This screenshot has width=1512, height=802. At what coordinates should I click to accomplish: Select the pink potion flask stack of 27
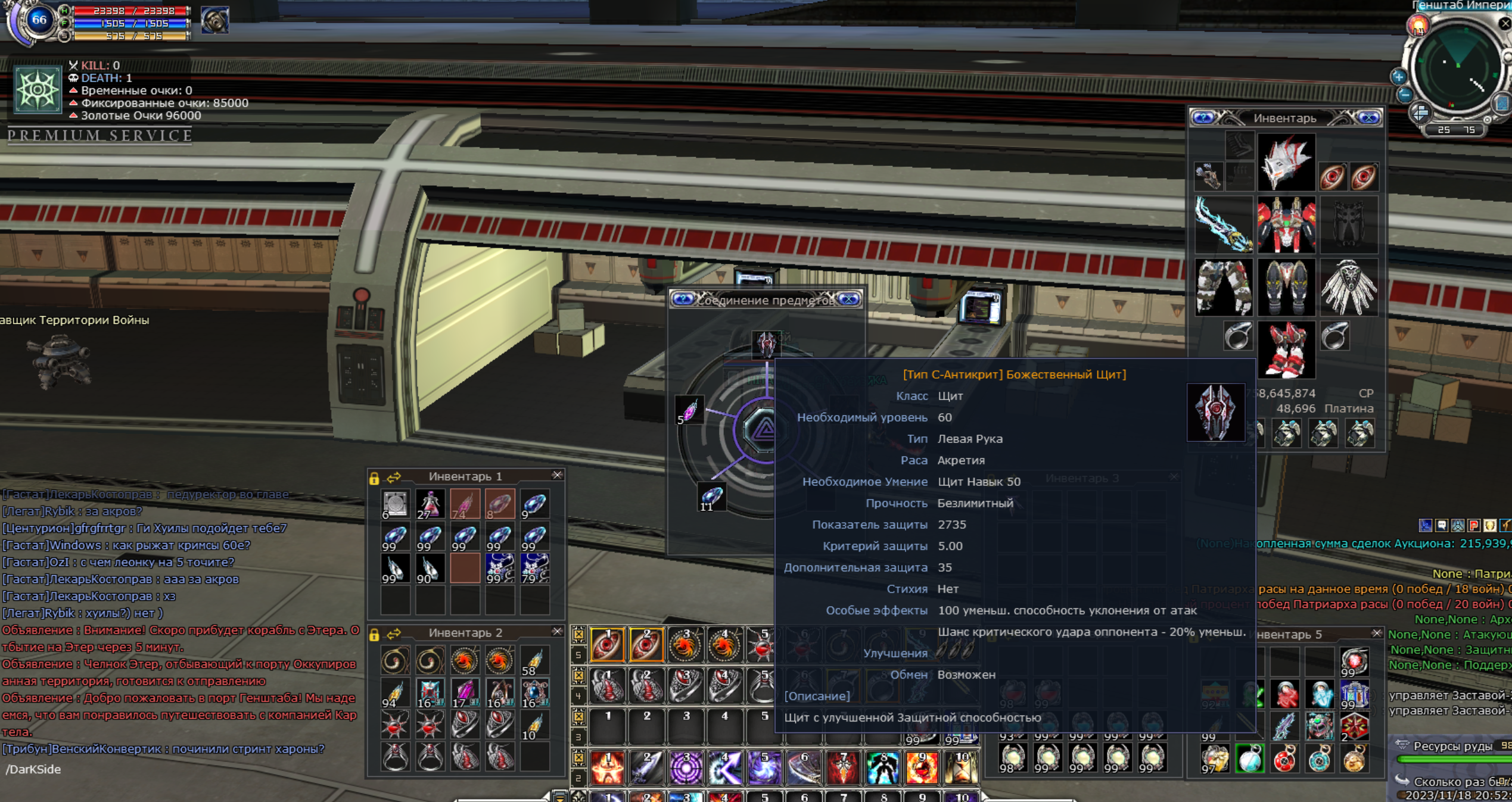click(x=430, y=504)
